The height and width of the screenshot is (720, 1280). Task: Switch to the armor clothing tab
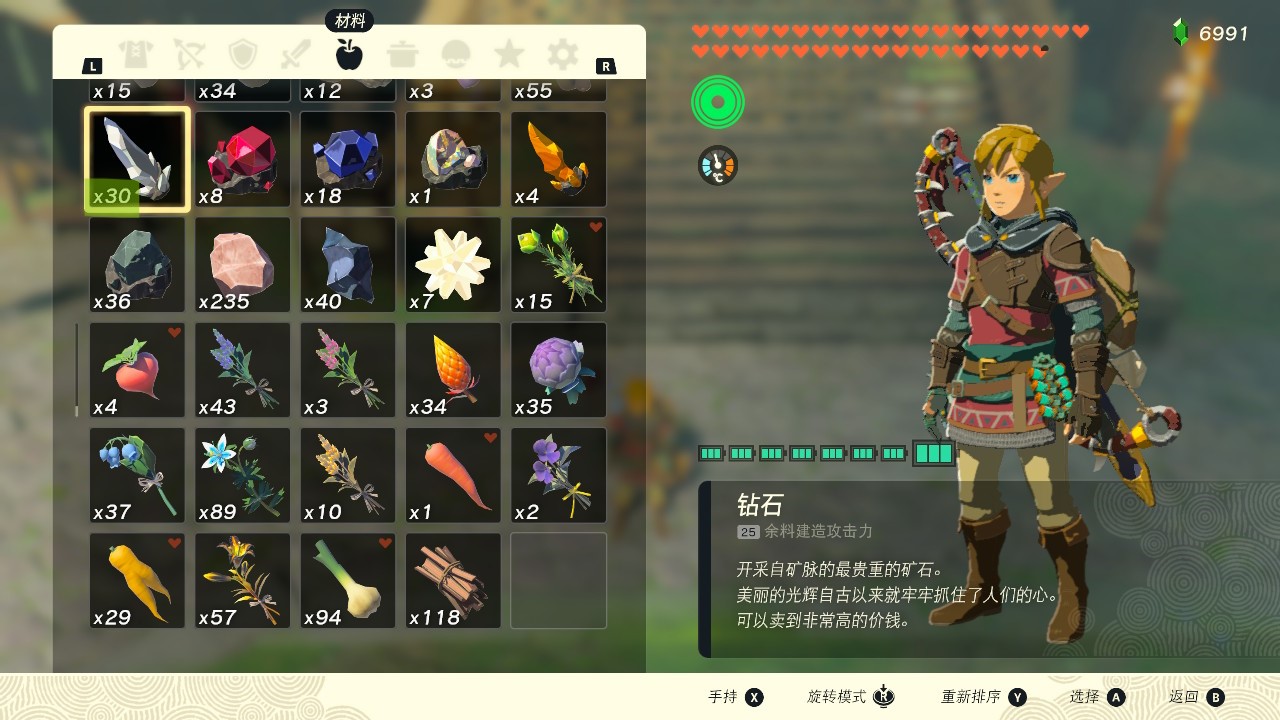[x=135, y=54]
